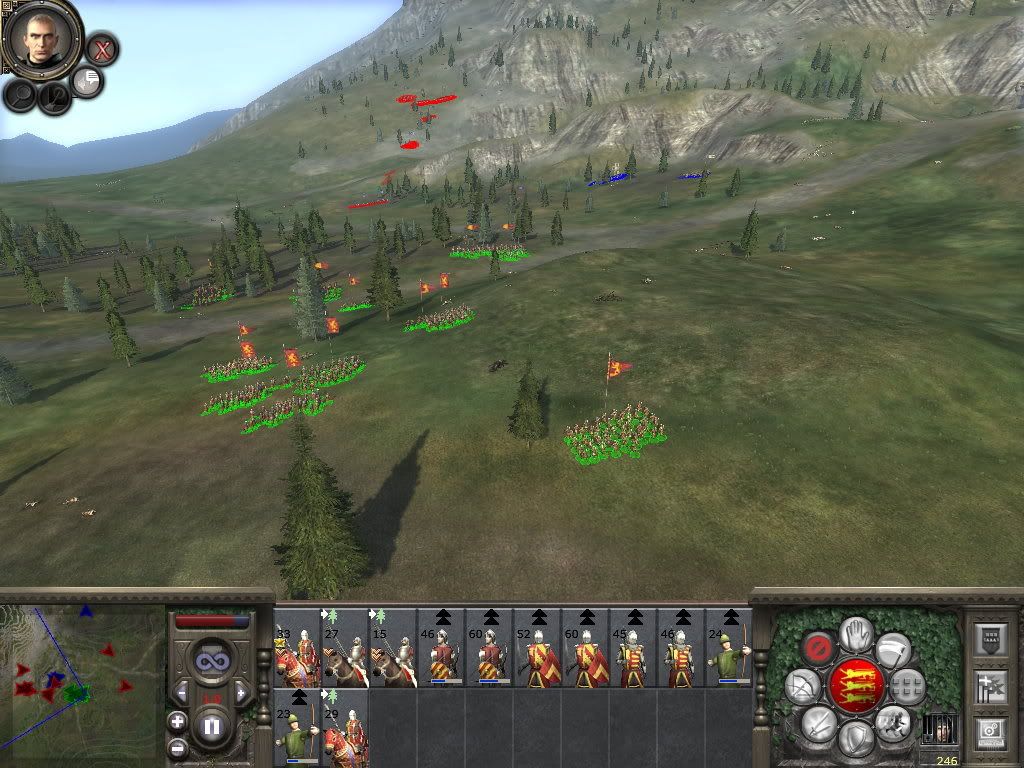Toggle the shield guard mode button
The height and width of the screenshot is (768, 1024).
855,738
